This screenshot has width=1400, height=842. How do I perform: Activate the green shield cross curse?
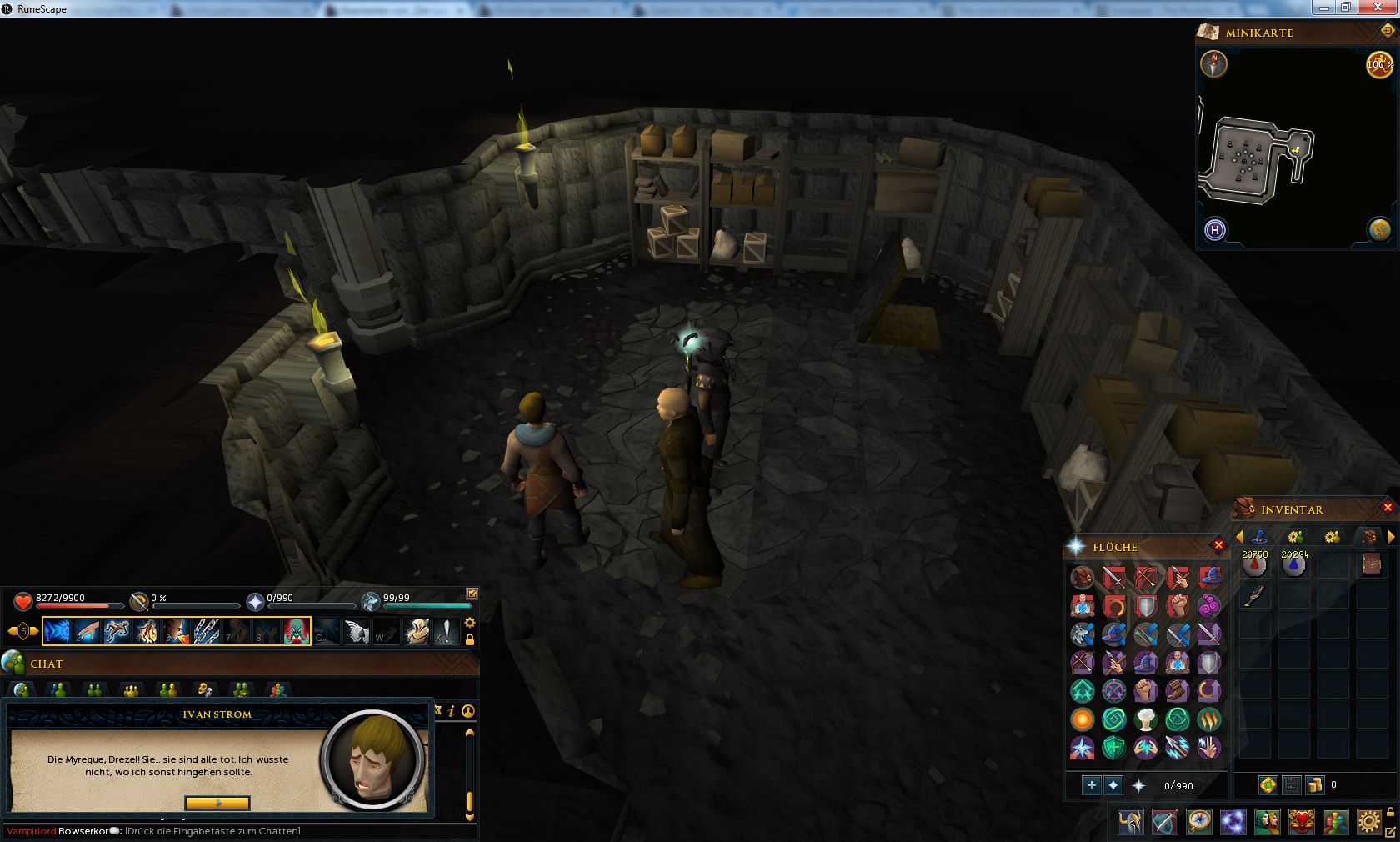[1114, 747]
